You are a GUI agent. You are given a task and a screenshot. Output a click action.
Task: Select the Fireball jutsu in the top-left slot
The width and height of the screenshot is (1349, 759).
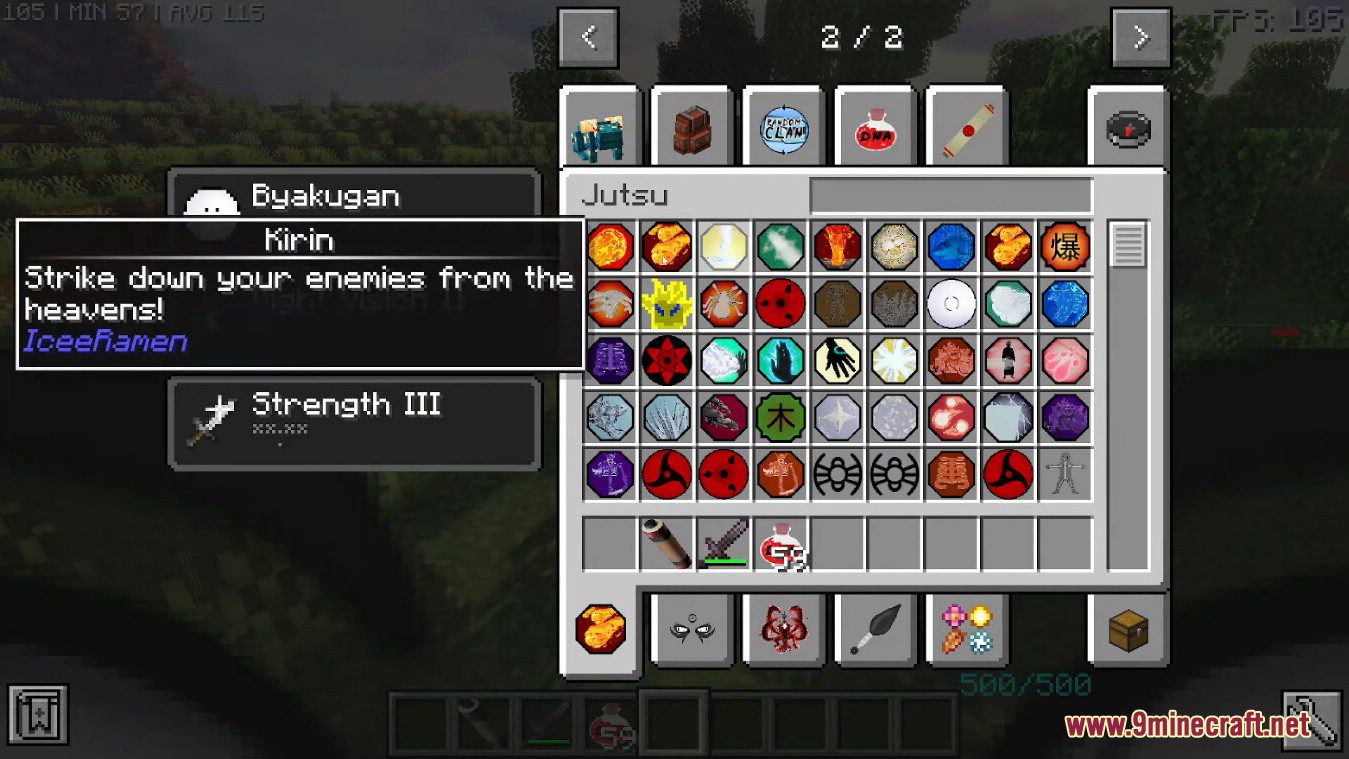coord(611,247)
